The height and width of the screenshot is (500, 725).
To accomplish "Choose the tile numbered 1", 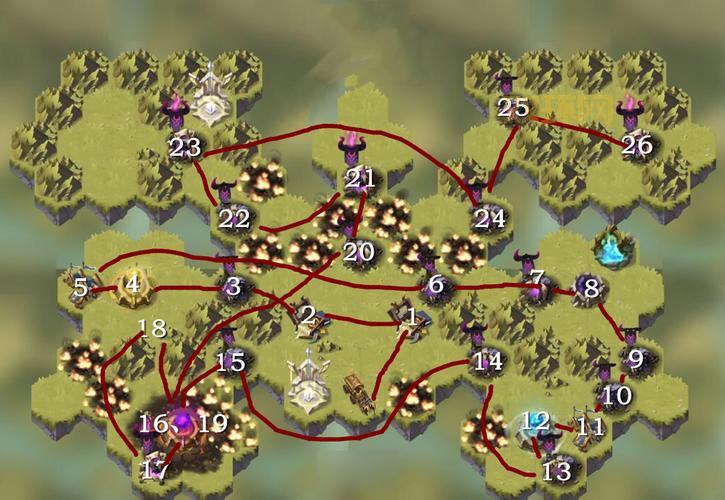I will coord(410,318).
